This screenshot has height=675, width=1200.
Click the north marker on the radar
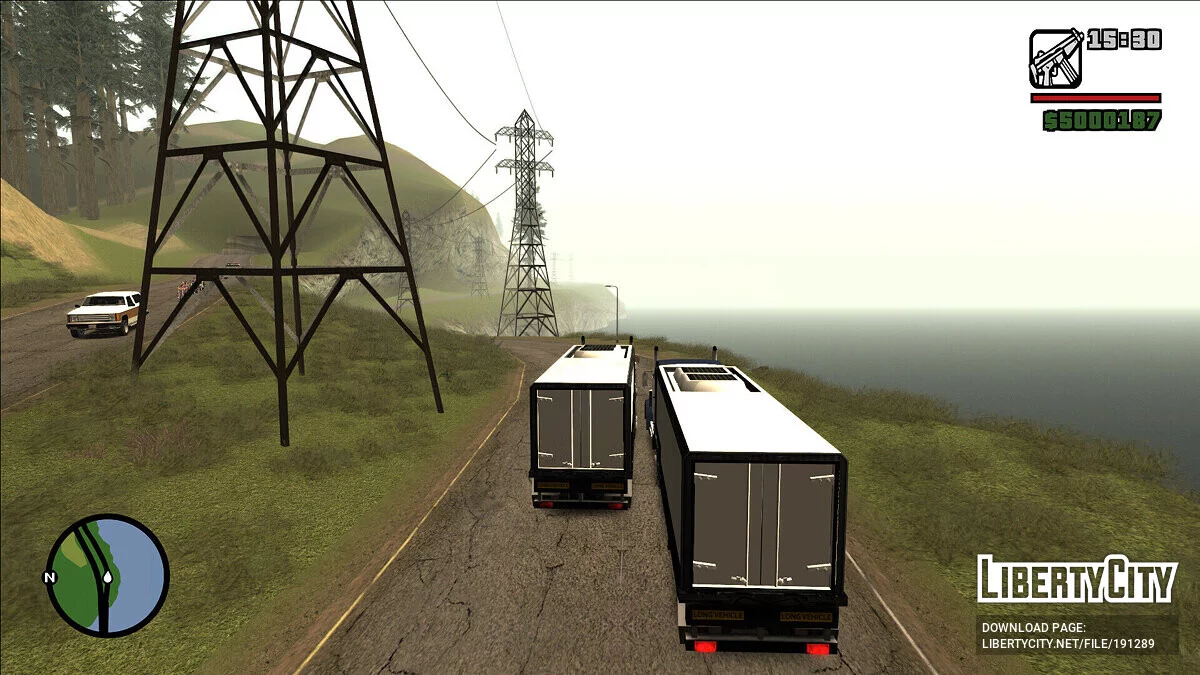coord(48,577)
